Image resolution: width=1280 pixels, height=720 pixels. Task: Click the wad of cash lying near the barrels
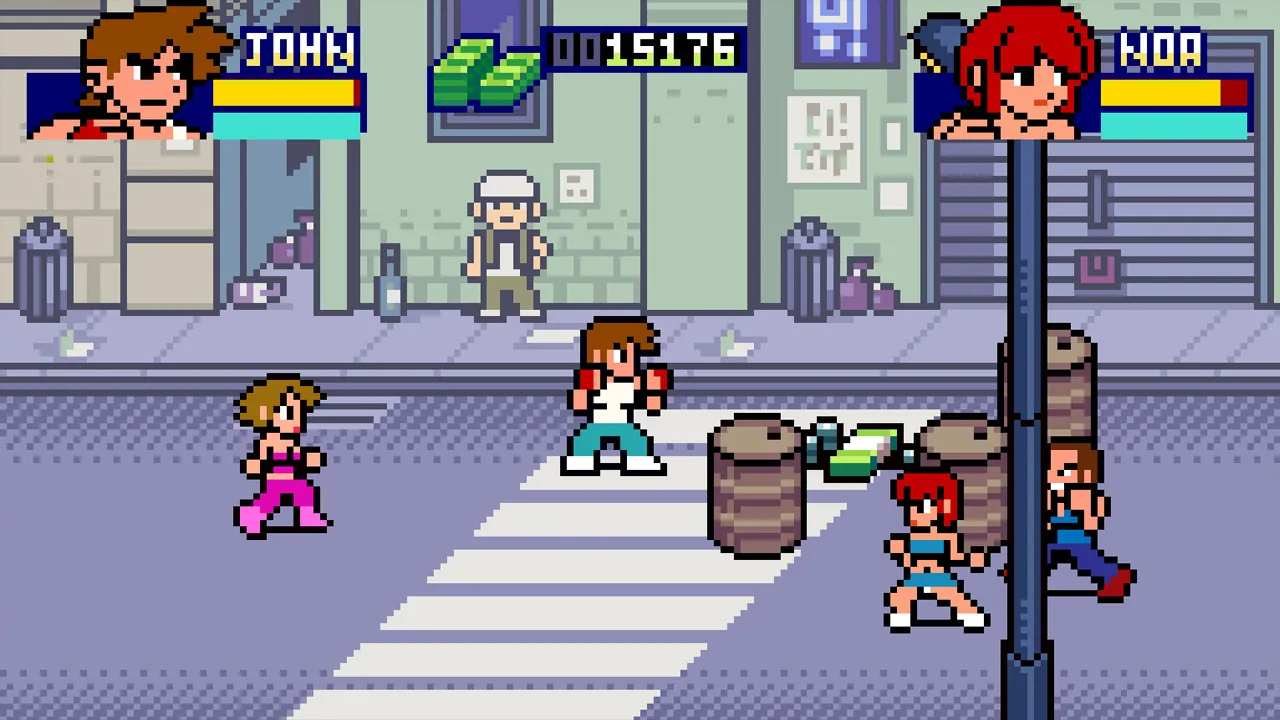pyautogui.click(x=862, y=450)
